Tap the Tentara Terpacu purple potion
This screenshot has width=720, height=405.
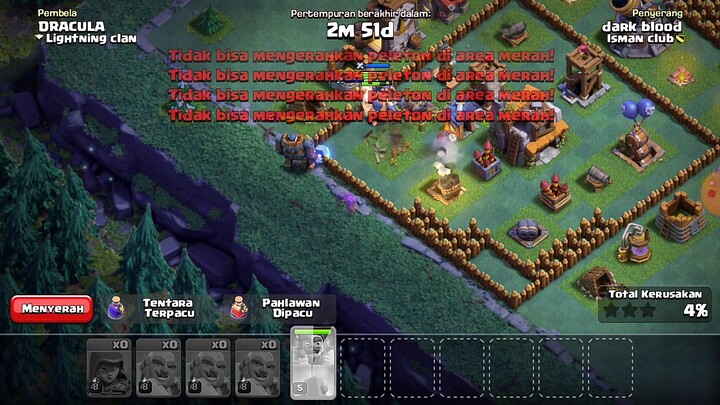[116, 307]
